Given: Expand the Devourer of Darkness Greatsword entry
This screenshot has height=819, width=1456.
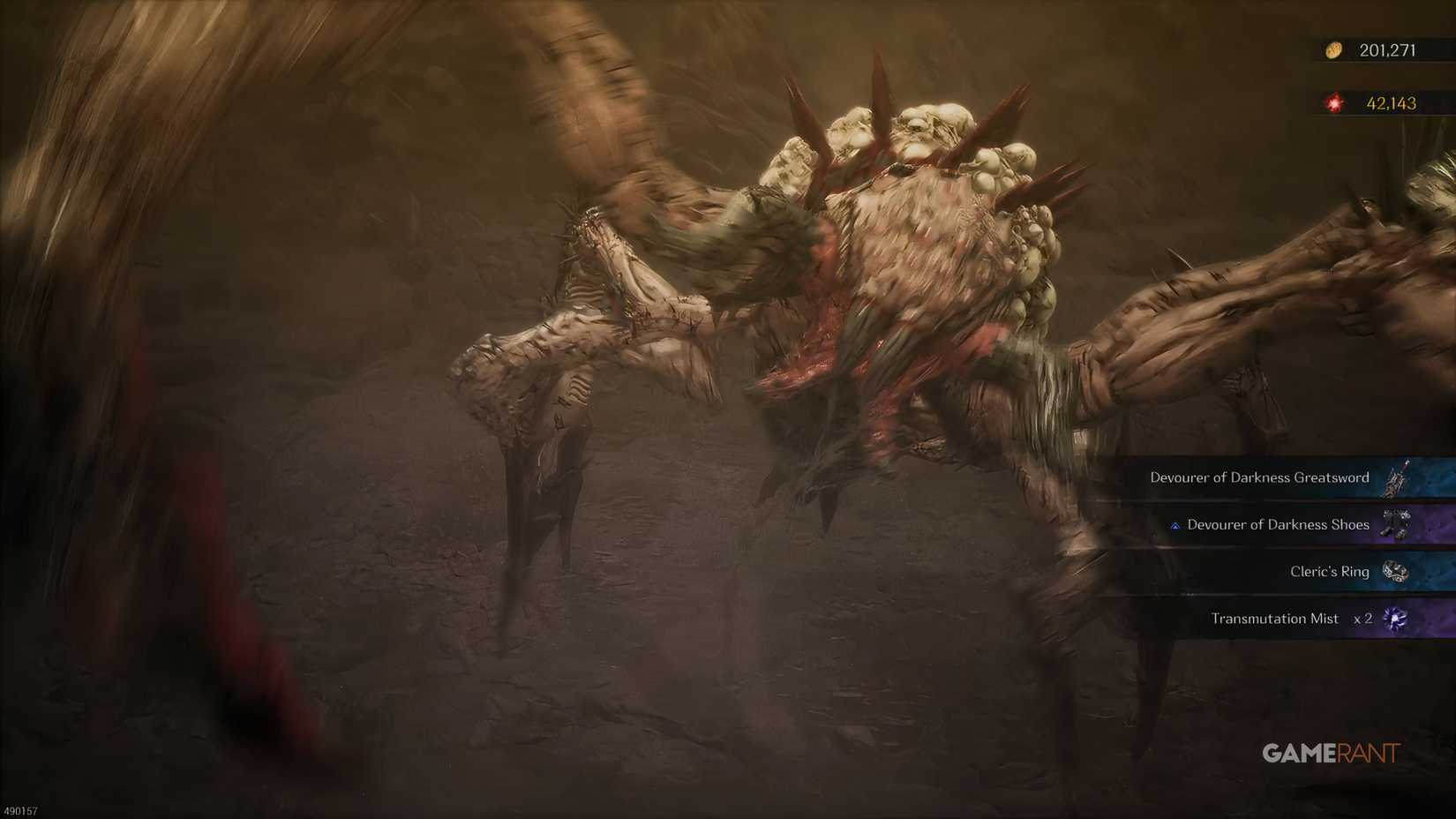Looking at the screenshot, I should click(1271, 477).
